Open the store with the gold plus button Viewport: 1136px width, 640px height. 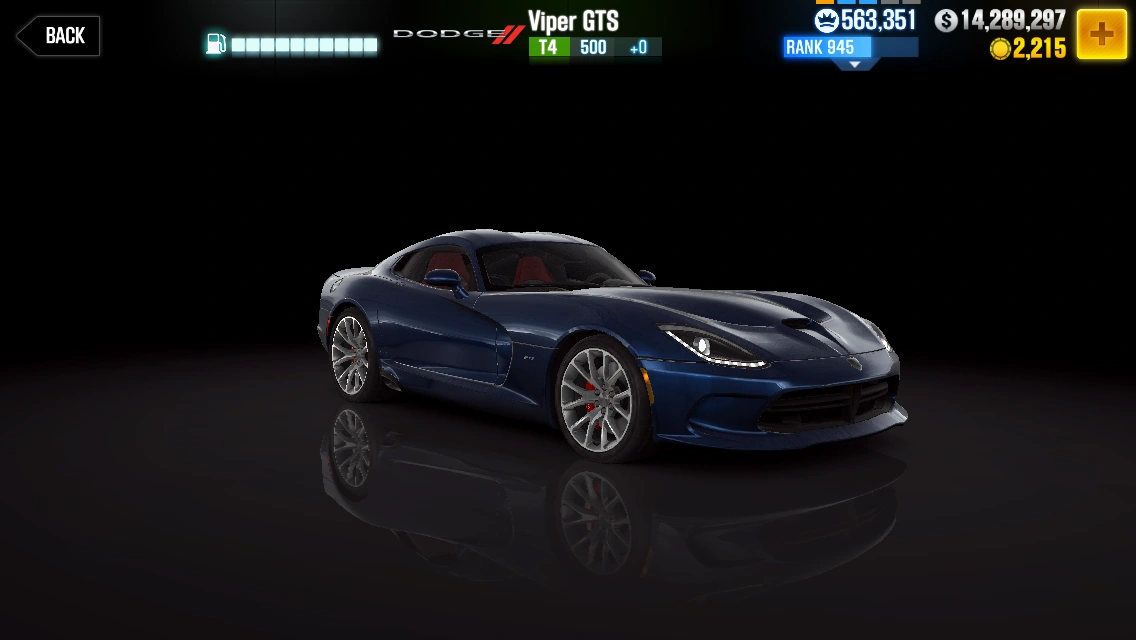tap(1101, 35)
